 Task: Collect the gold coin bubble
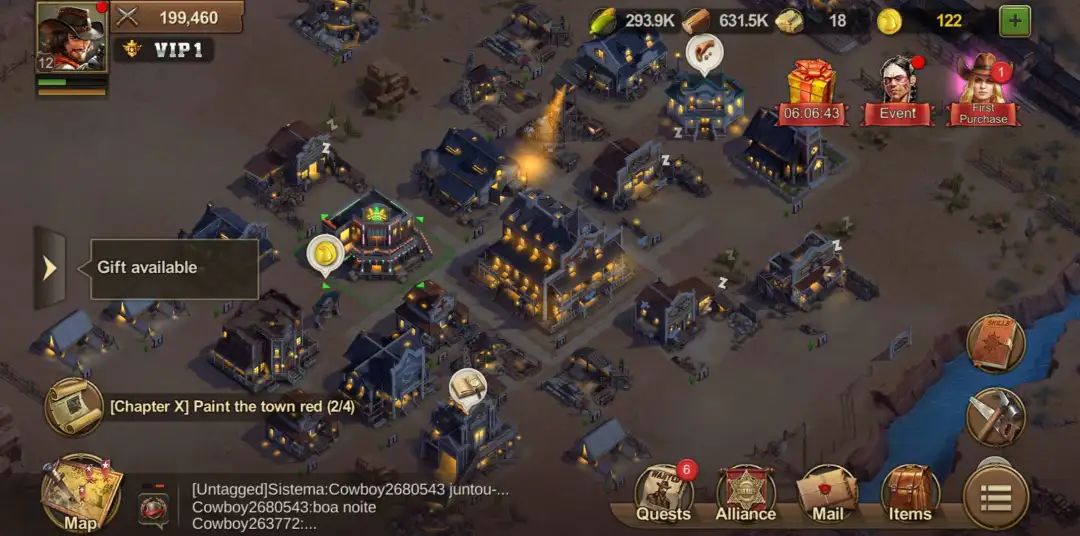pyautogui.click(x=325, y=255)
